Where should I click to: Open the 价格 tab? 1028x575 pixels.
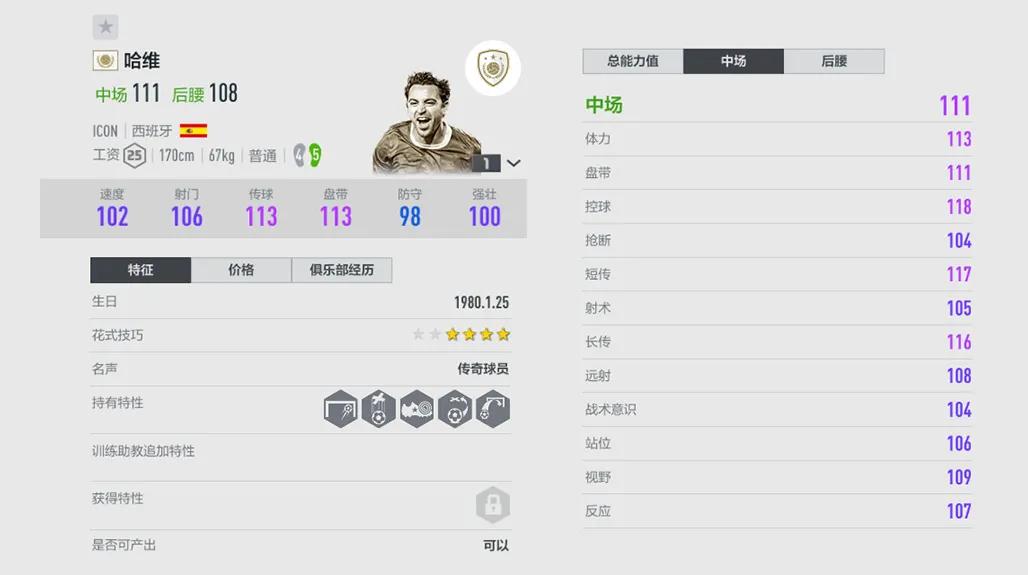tap(241, 270)
